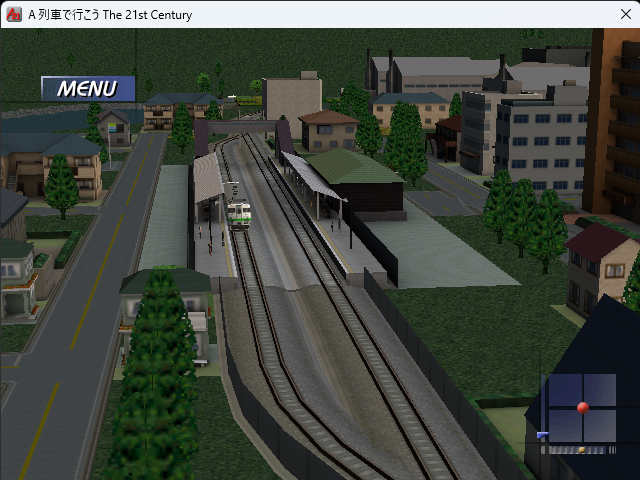Minimize the game window
Viewport: 640px width, 480px height.
click(x=527, y=15)
